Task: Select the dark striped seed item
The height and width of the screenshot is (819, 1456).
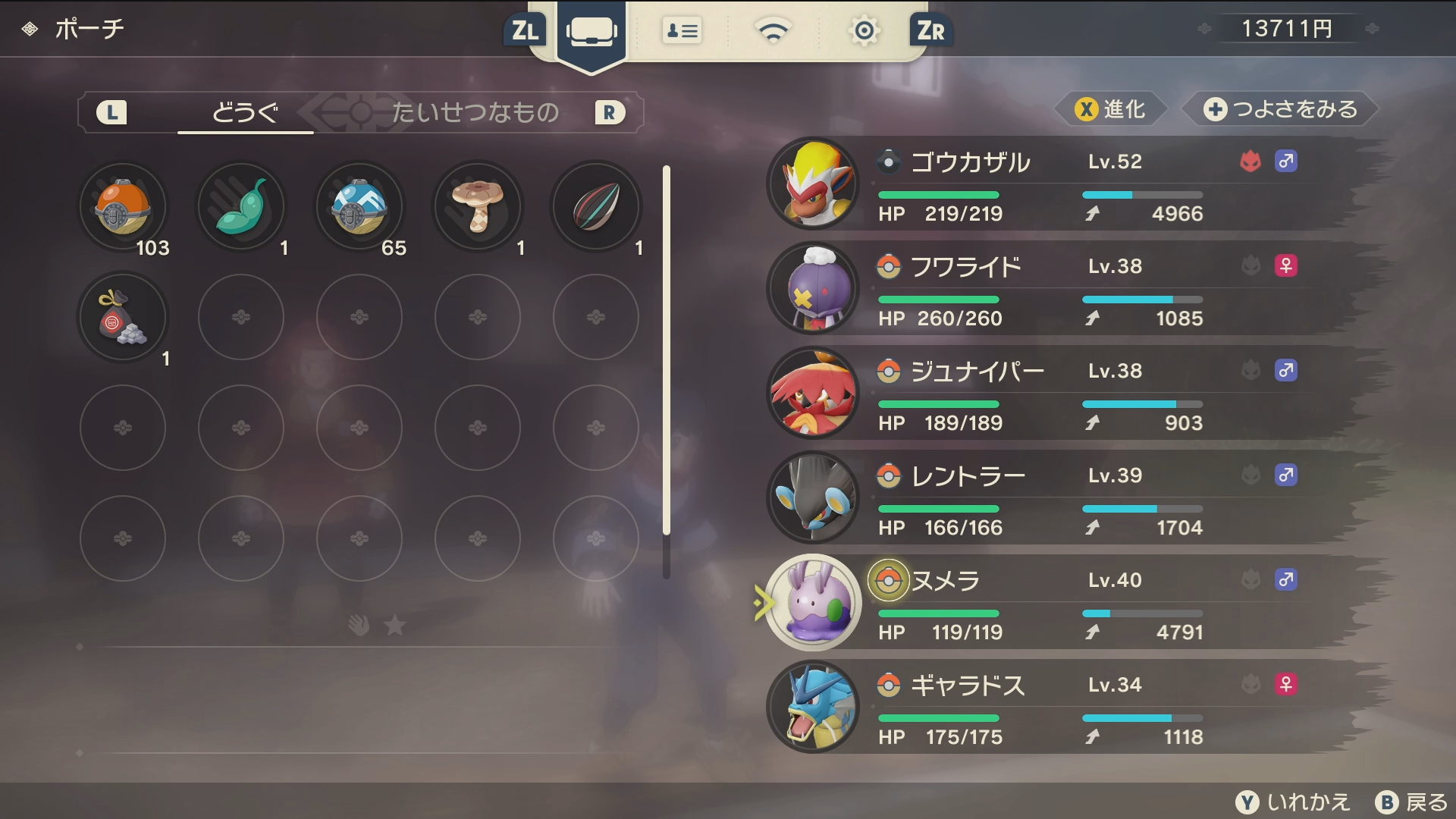Action: (x=596, y=207)
